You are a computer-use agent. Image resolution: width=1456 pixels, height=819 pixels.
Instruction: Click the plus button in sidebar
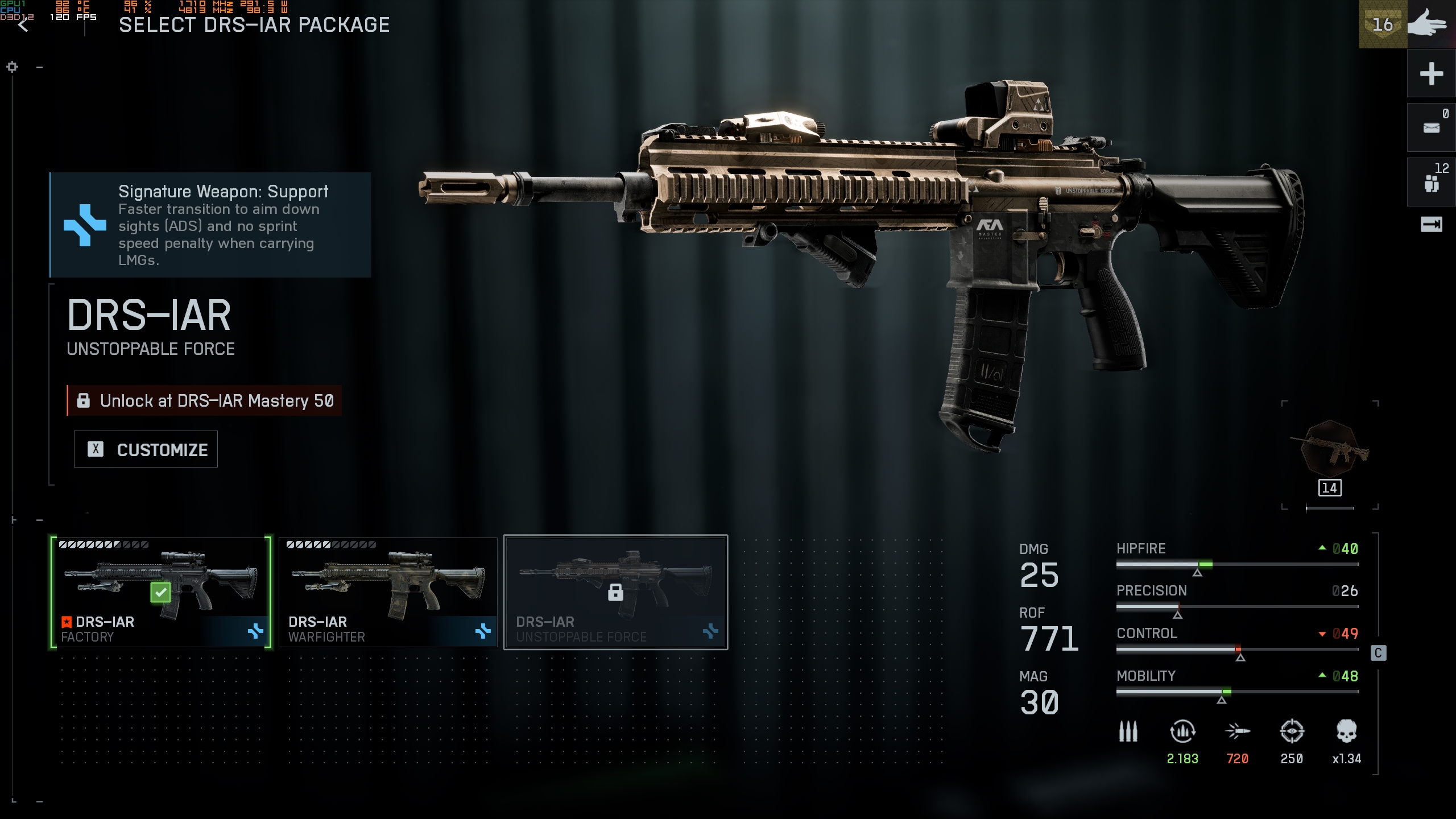[x=1431, y=74]
